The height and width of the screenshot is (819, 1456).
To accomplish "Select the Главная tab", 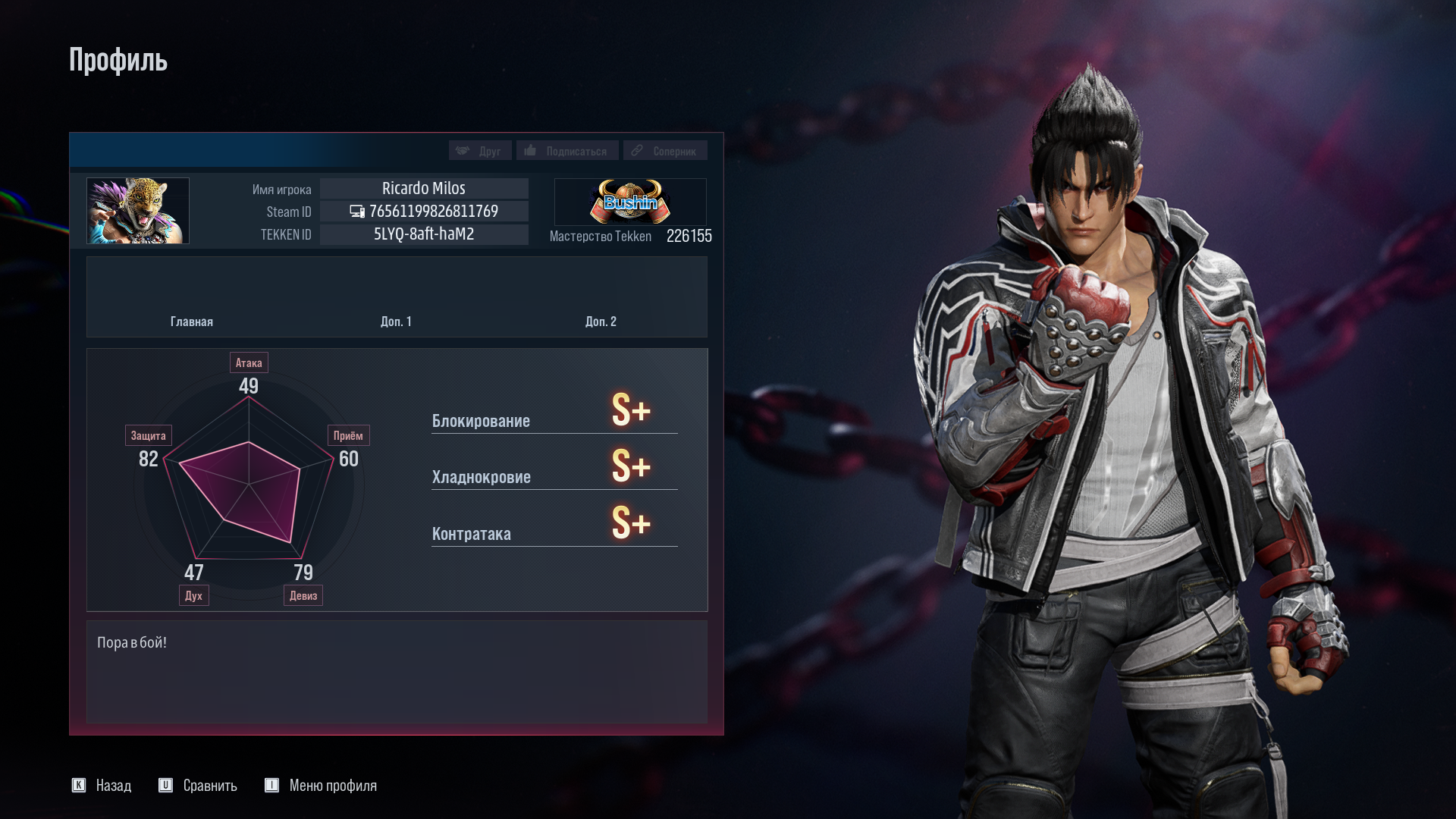I will (x=192, y=322).
